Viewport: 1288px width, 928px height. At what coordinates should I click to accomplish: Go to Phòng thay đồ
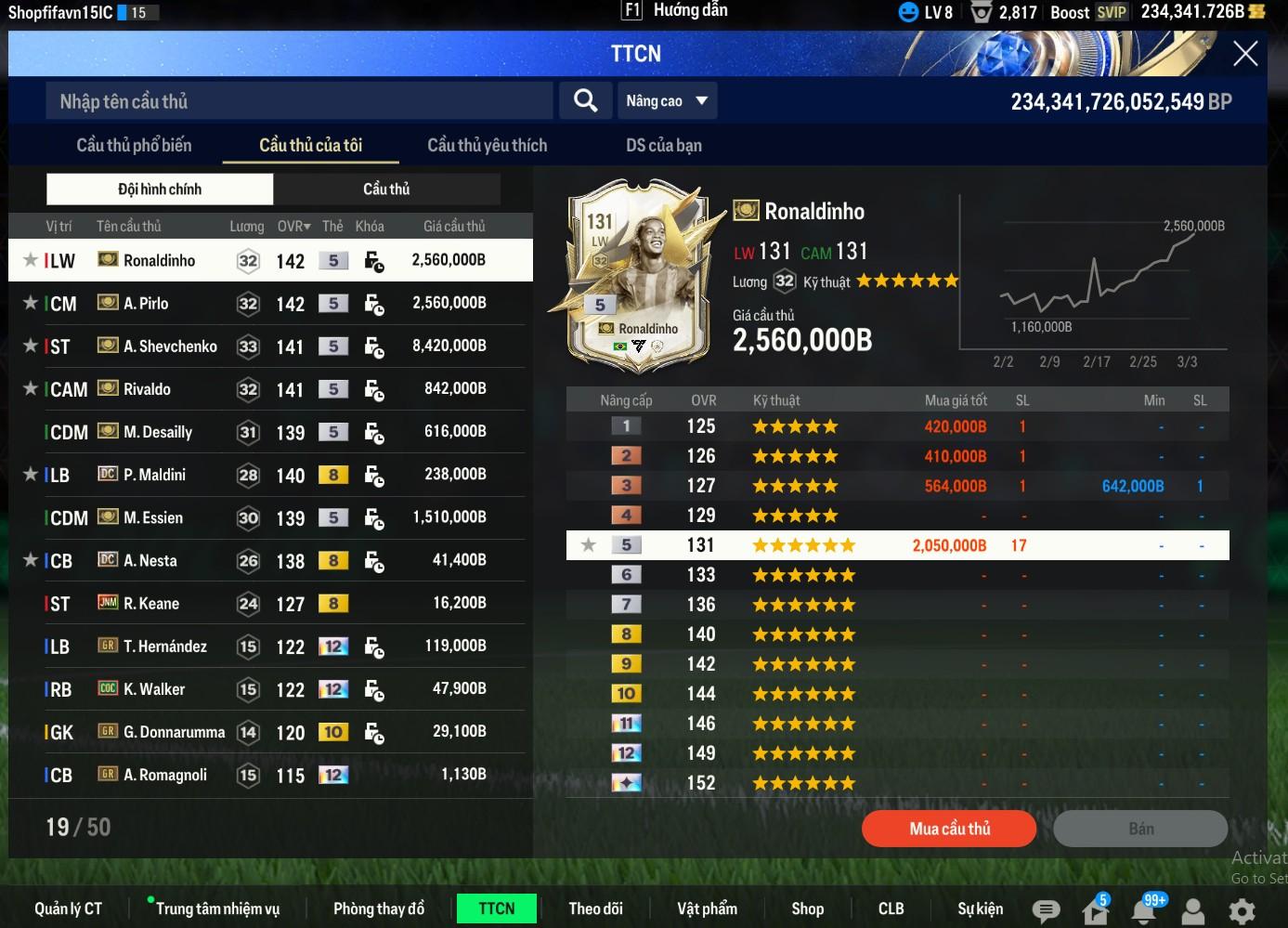point(378,908)
